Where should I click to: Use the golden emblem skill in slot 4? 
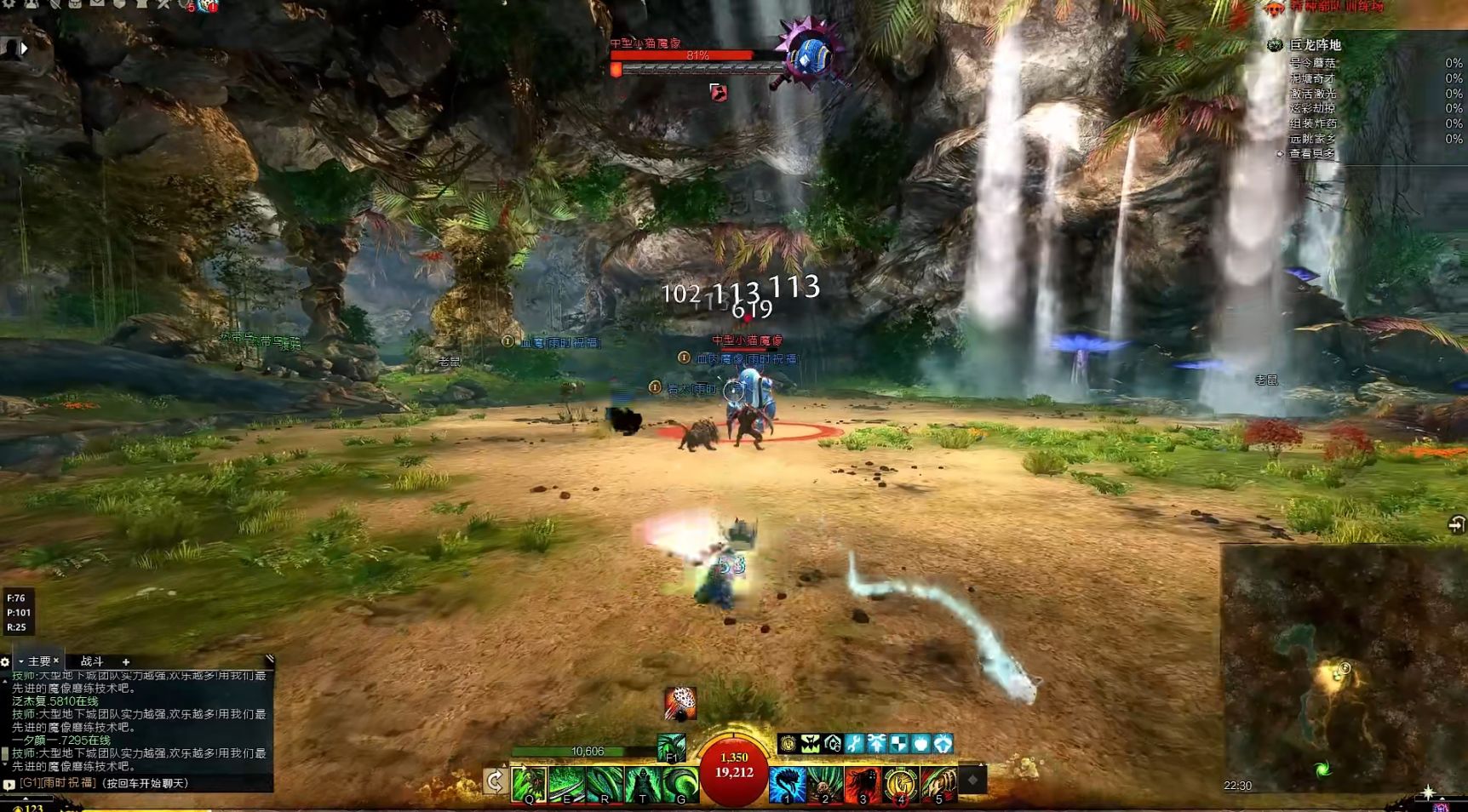[x=901, y=784]
